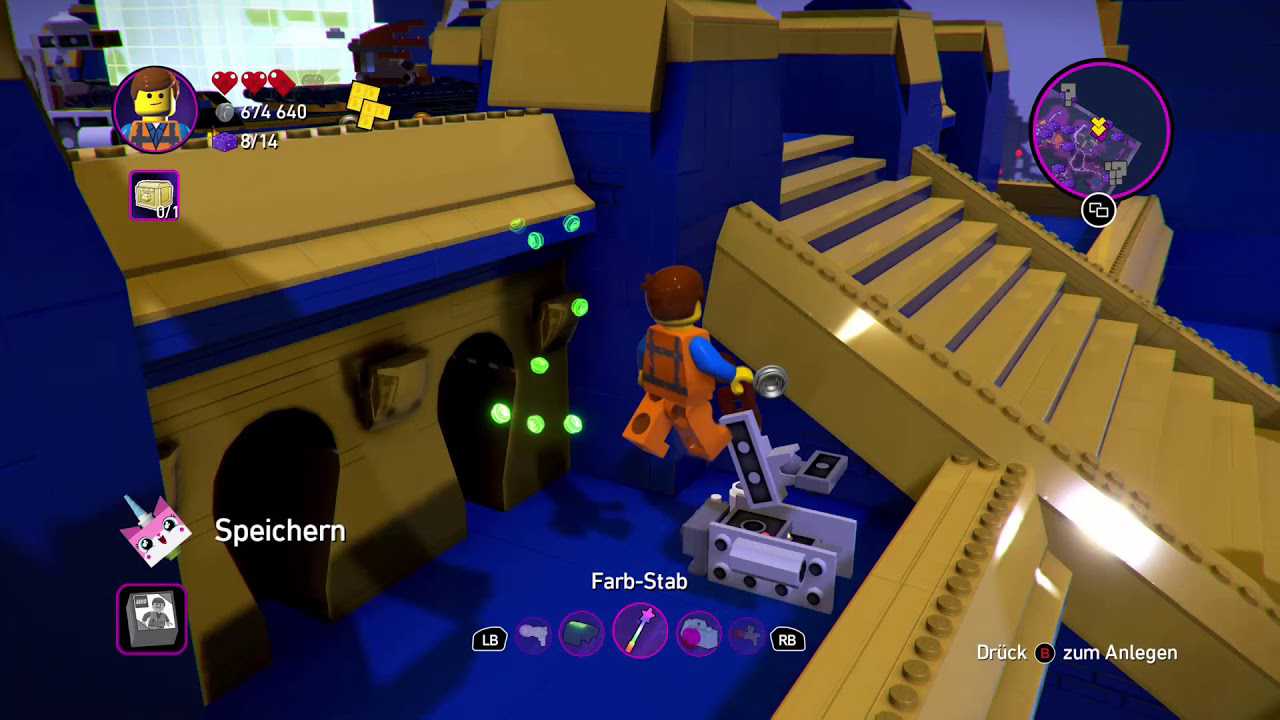This screenshot has height=720, width=1280.
Task: Open the framed minifigure picture icon
Action: (152, 619)
